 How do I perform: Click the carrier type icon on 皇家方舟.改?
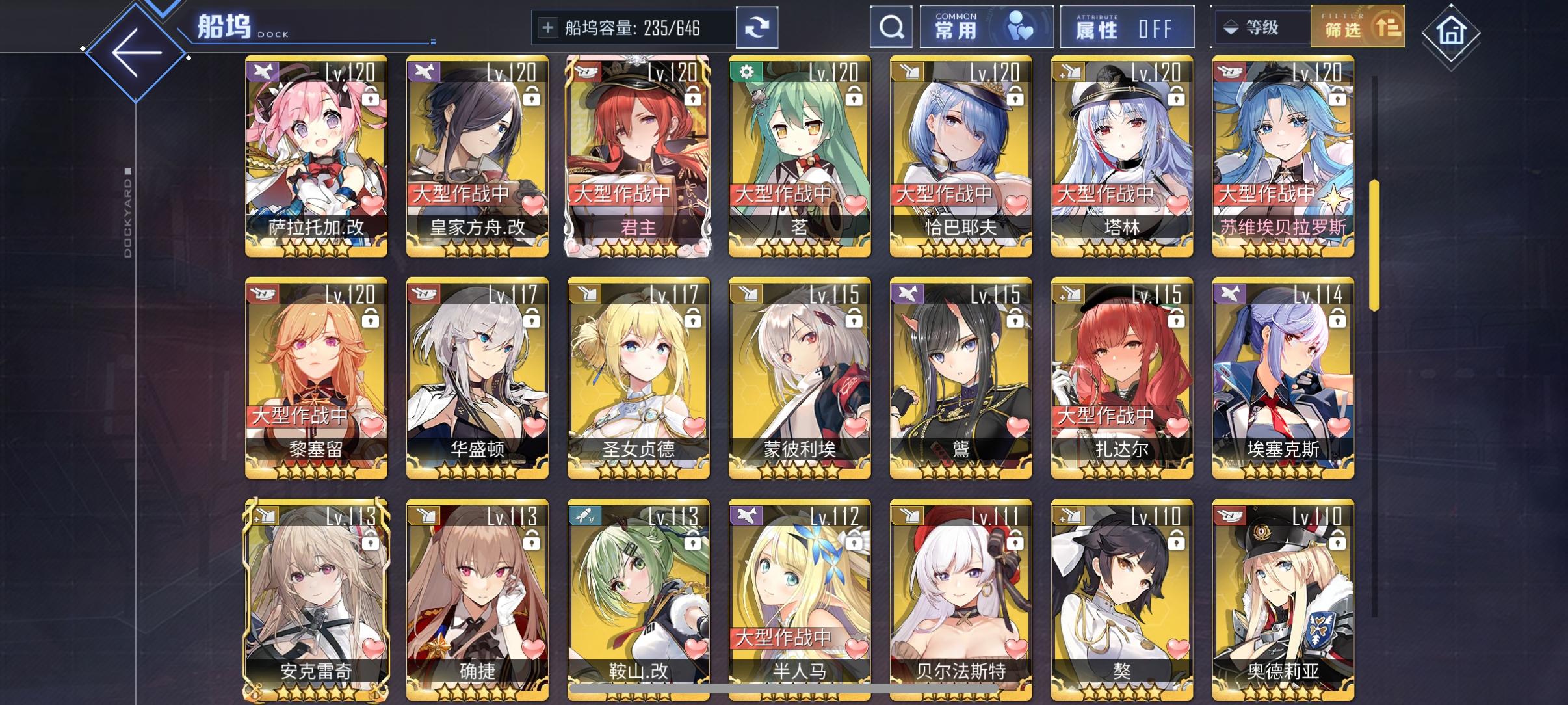pos(423,72)
